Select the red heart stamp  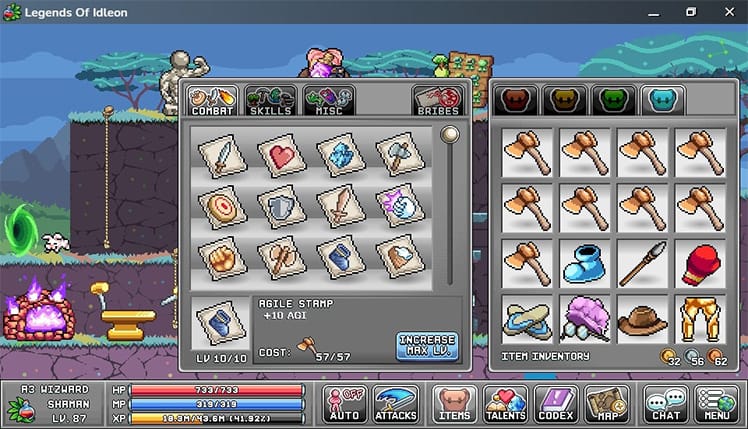click(280, 155)
